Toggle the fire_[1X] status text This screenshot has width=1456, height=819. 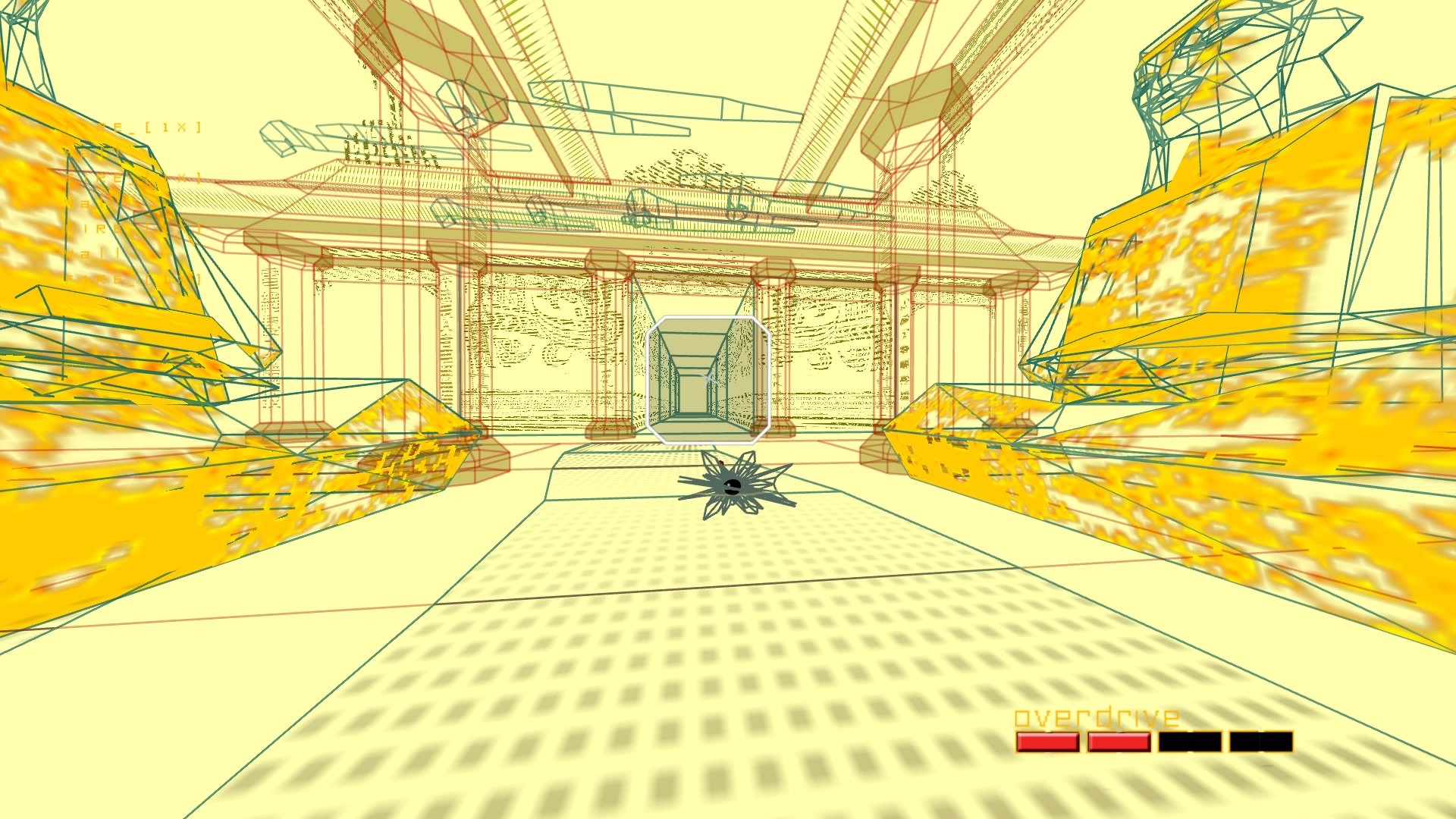[152, 127]
